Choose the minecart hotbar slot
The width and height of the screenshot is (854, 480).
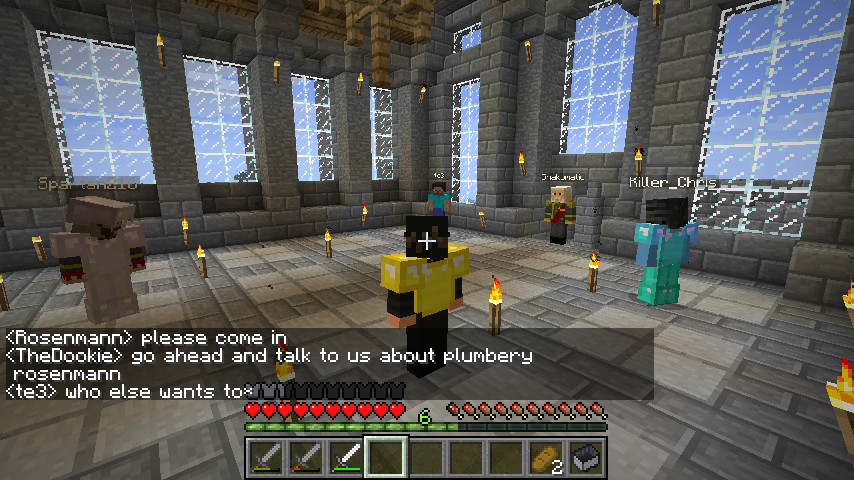[x=585, y=458]
